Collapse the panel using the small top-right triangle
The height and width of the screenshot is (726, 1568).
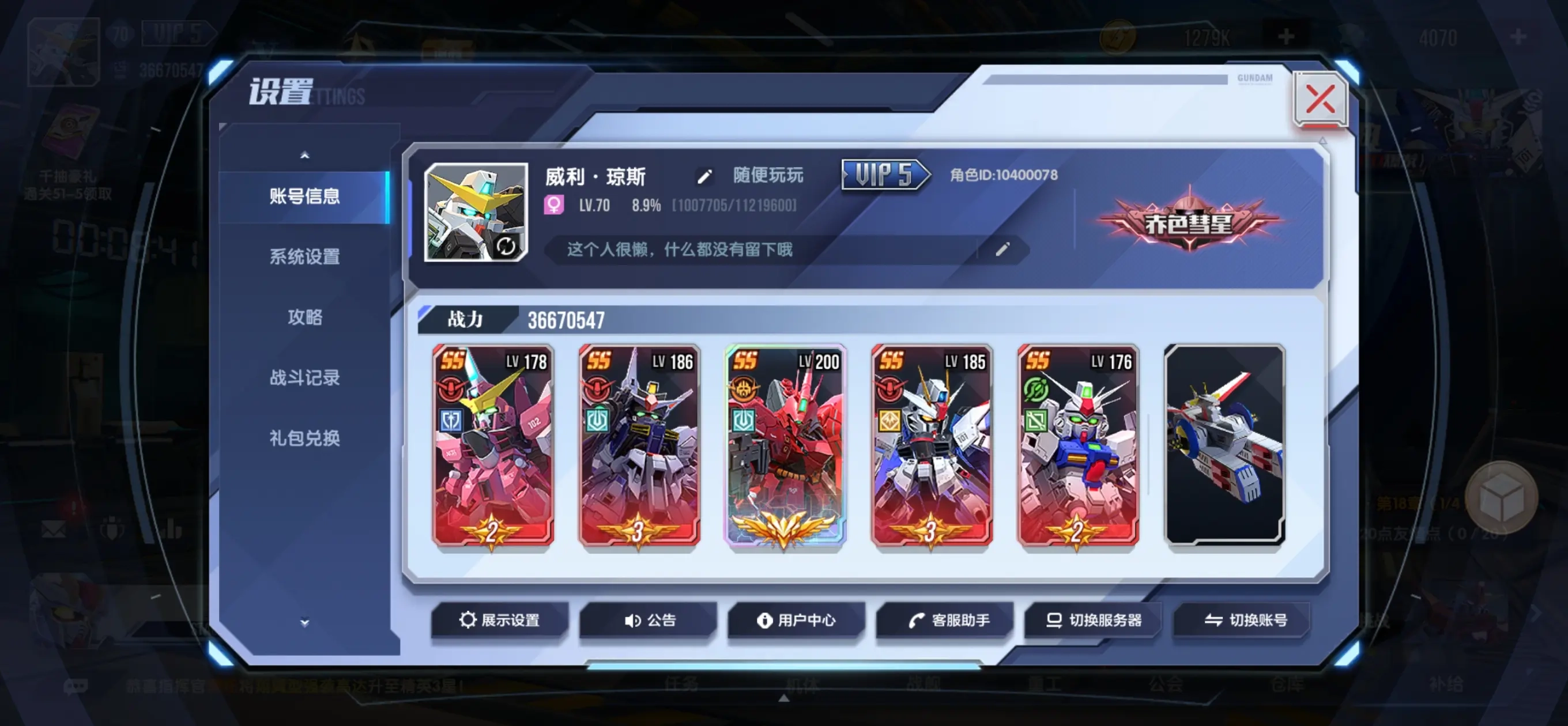click(1322, 141)
